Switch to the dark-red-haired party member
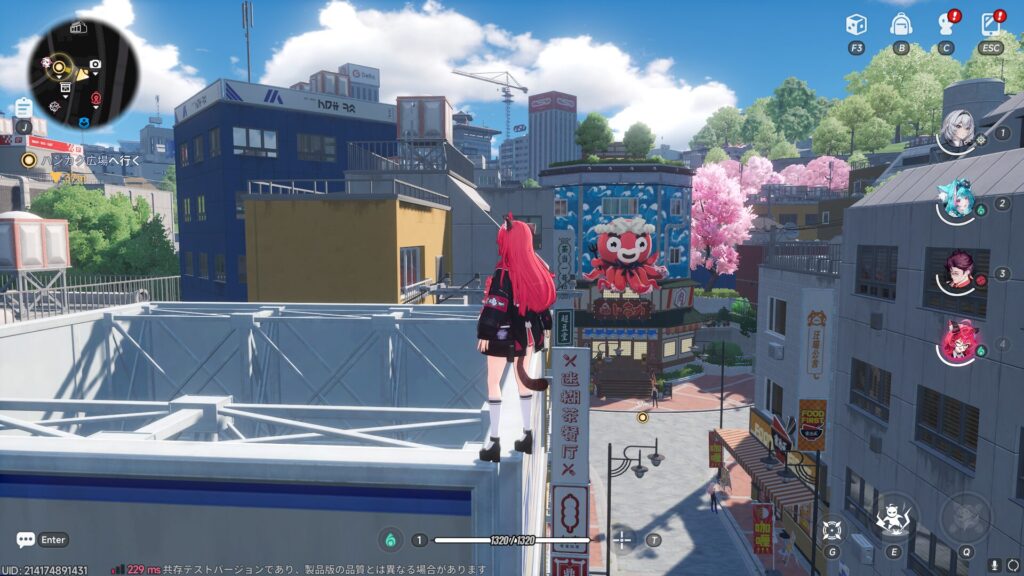Screen dimensions: 1024x576 [x=958, y=271]
